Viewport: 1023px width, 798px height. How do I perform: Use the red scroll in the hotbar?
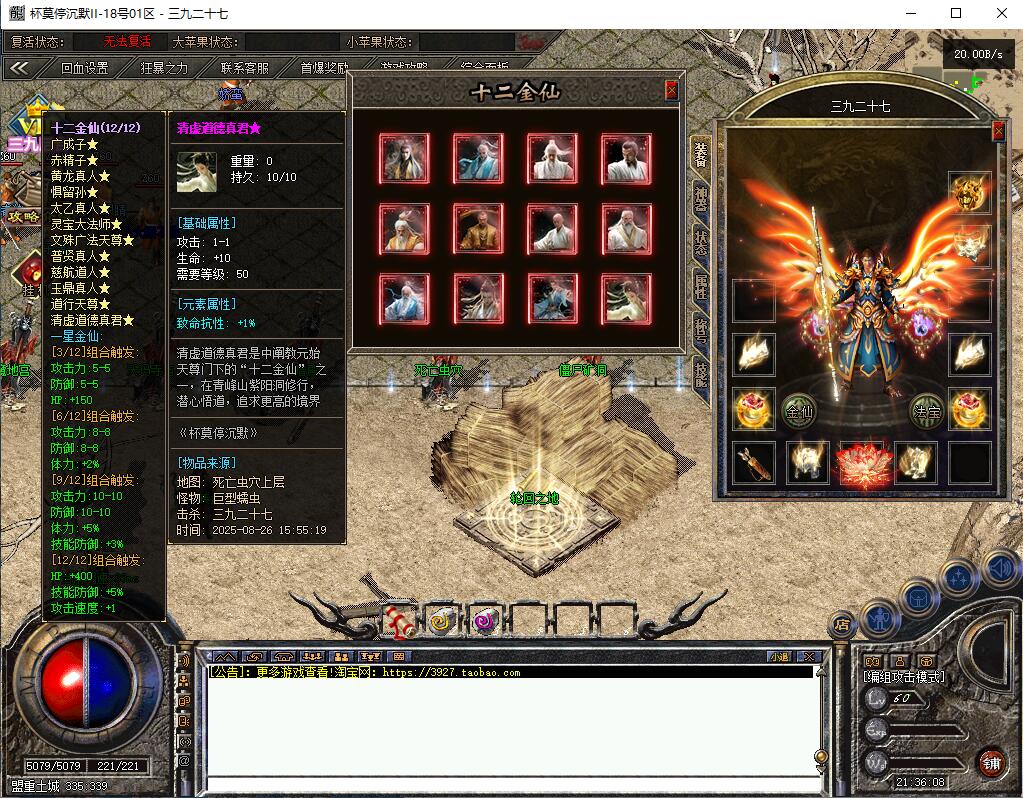[x=400, y=621]
